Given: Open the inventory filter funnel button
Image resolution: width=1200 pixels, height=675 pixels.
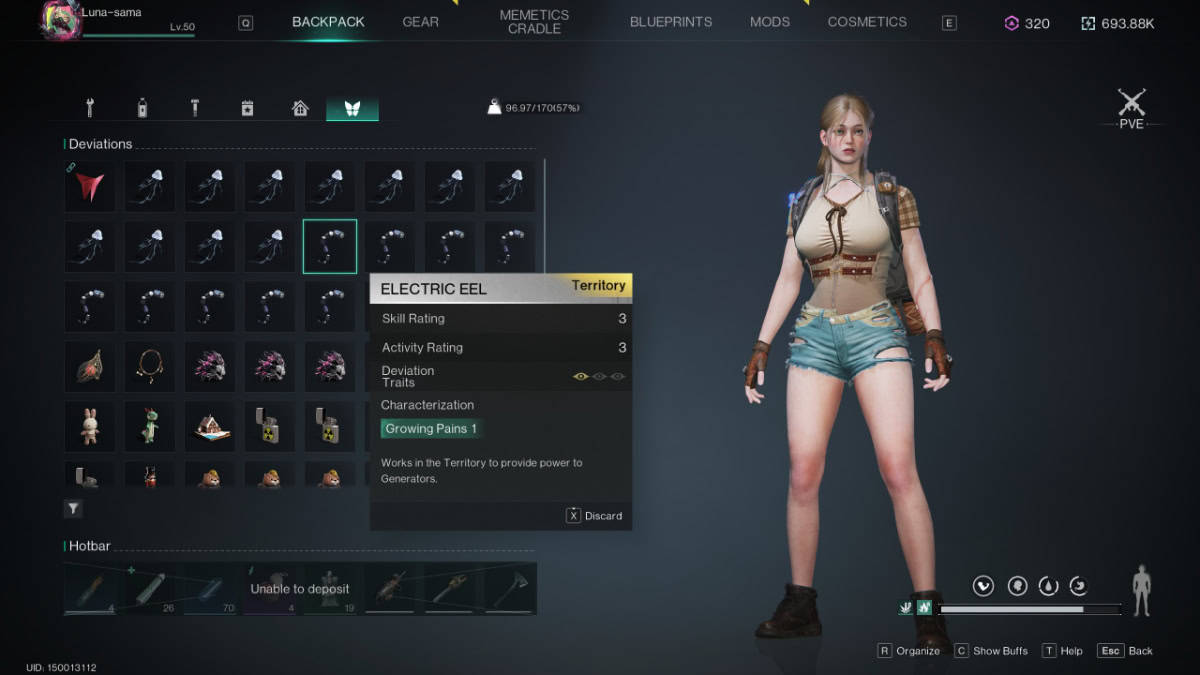Looking at the screenshot, I should (74, 509).
